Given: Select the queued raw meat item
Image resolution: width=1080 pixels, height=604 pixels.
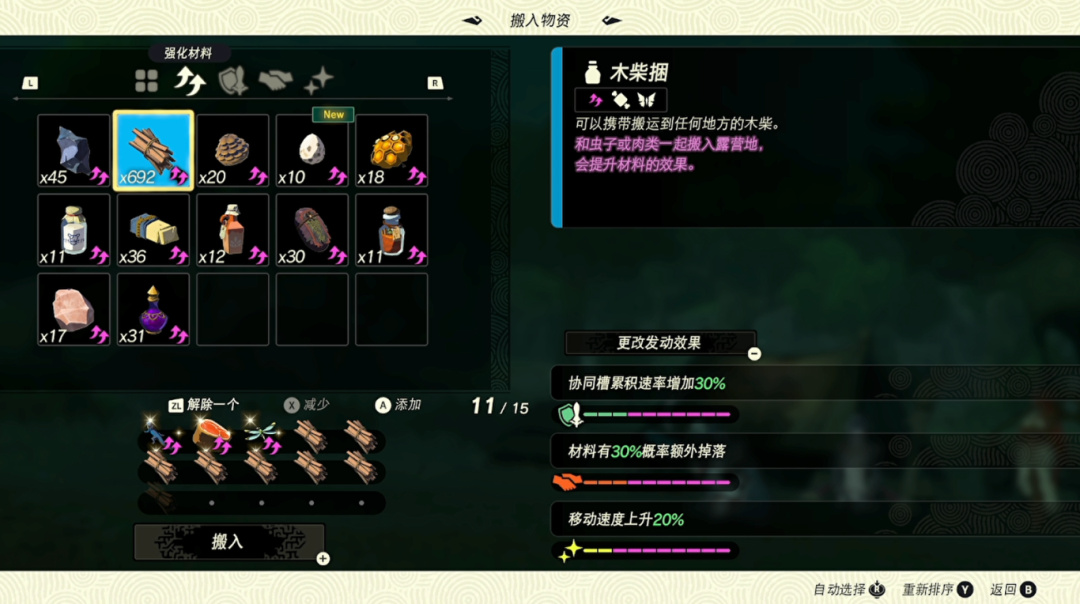Looking at the screenshot, I should point(211,435).
